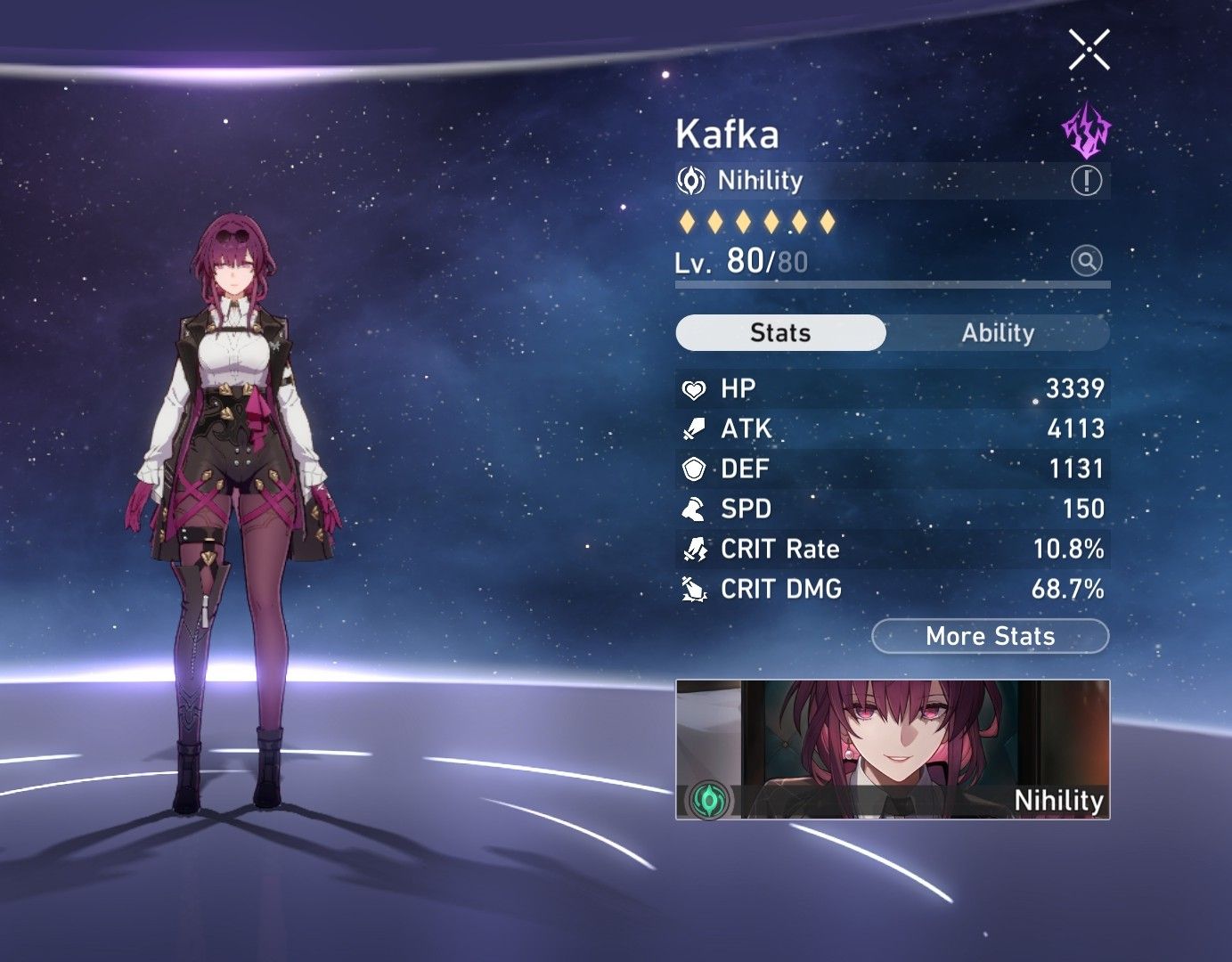Image resolution: width=1232 pixels, height=962 pixels.
Task: Select the sword icon beside ATK
Action: click(x=696, y=428)
